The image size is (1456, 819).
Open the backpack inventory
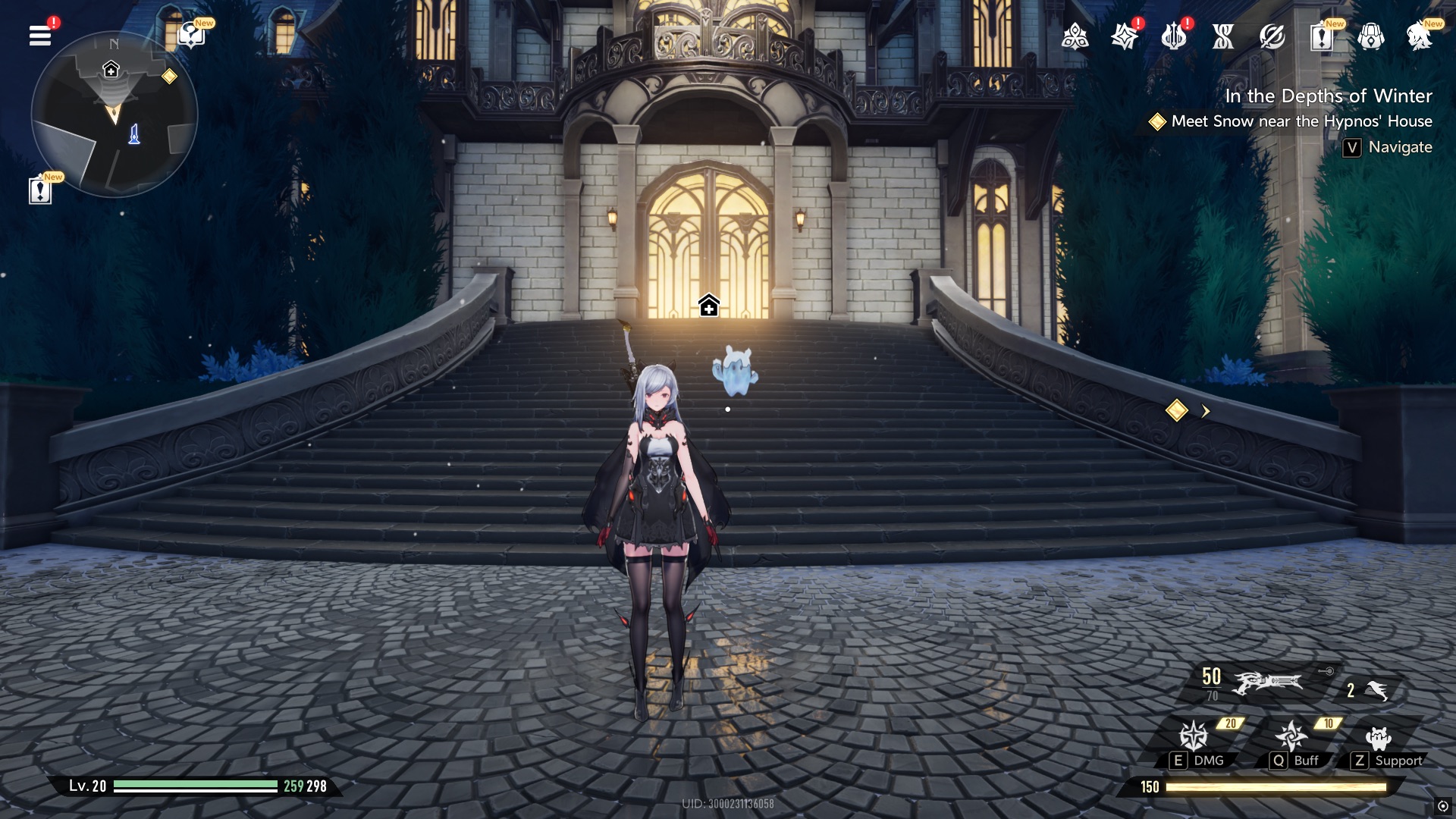1370,36
